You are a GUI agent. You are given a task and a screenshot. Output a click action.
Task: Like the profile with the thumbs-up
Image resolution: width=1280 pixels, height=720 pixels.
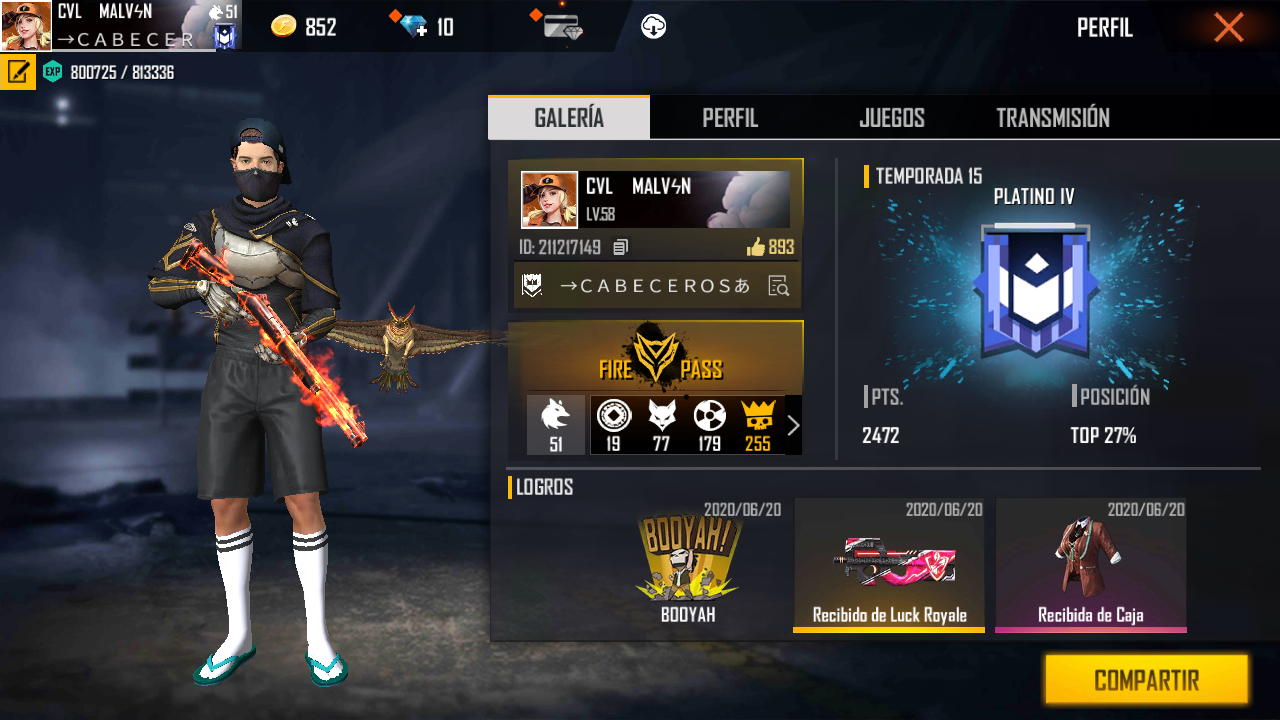[x=756, y=247]
